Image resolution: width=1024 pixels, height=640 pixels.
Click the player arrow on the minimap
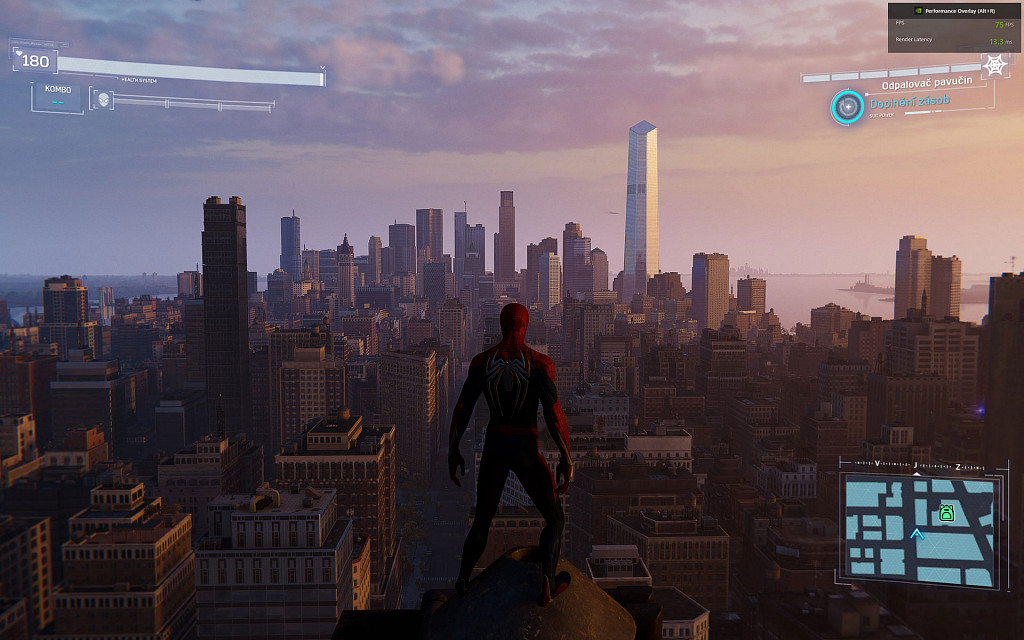[x=917, y=535]
